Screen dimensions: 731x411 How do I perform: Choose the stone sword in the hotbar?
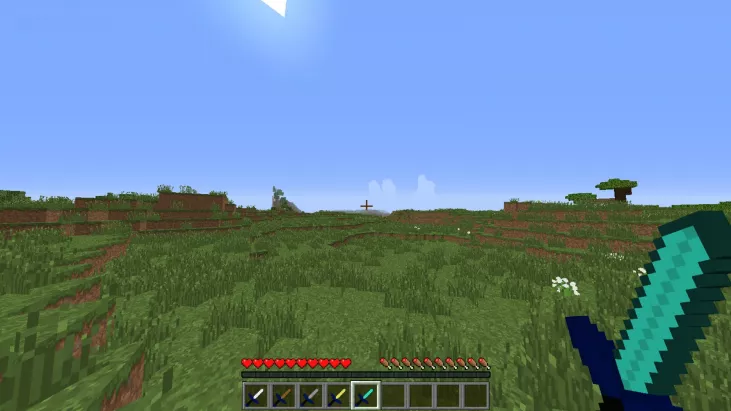(x=310, y=395)
